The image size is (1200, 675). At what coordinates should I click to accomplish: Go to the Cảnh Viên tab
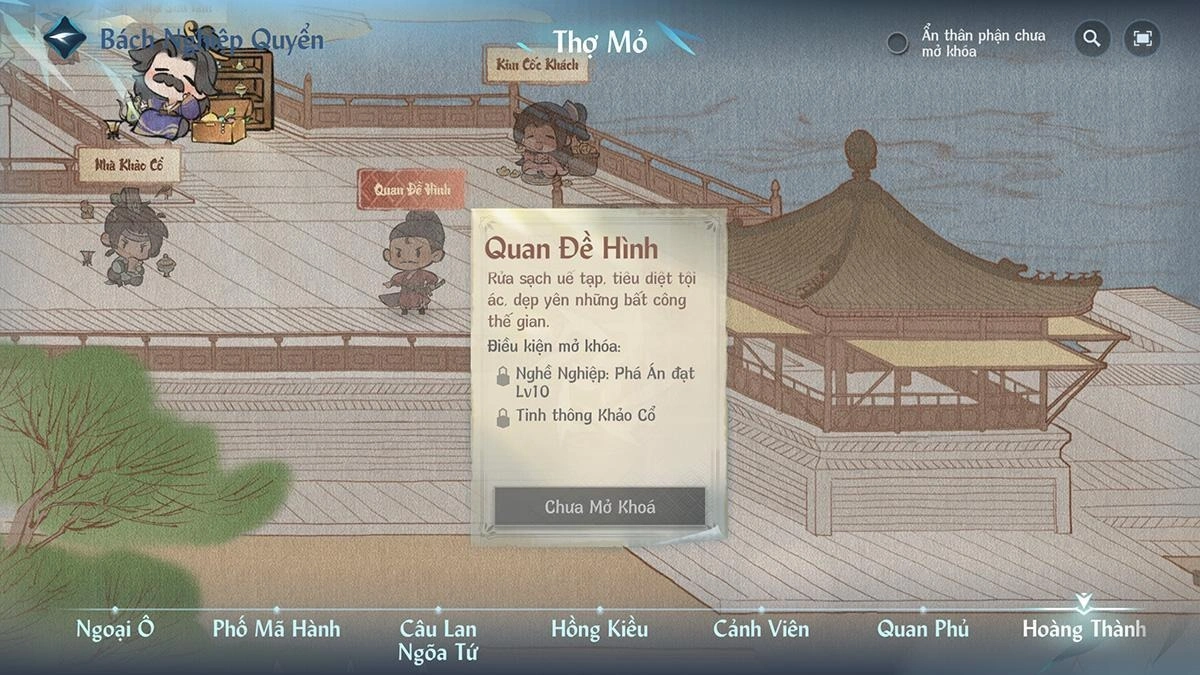[x=761, y=629]
